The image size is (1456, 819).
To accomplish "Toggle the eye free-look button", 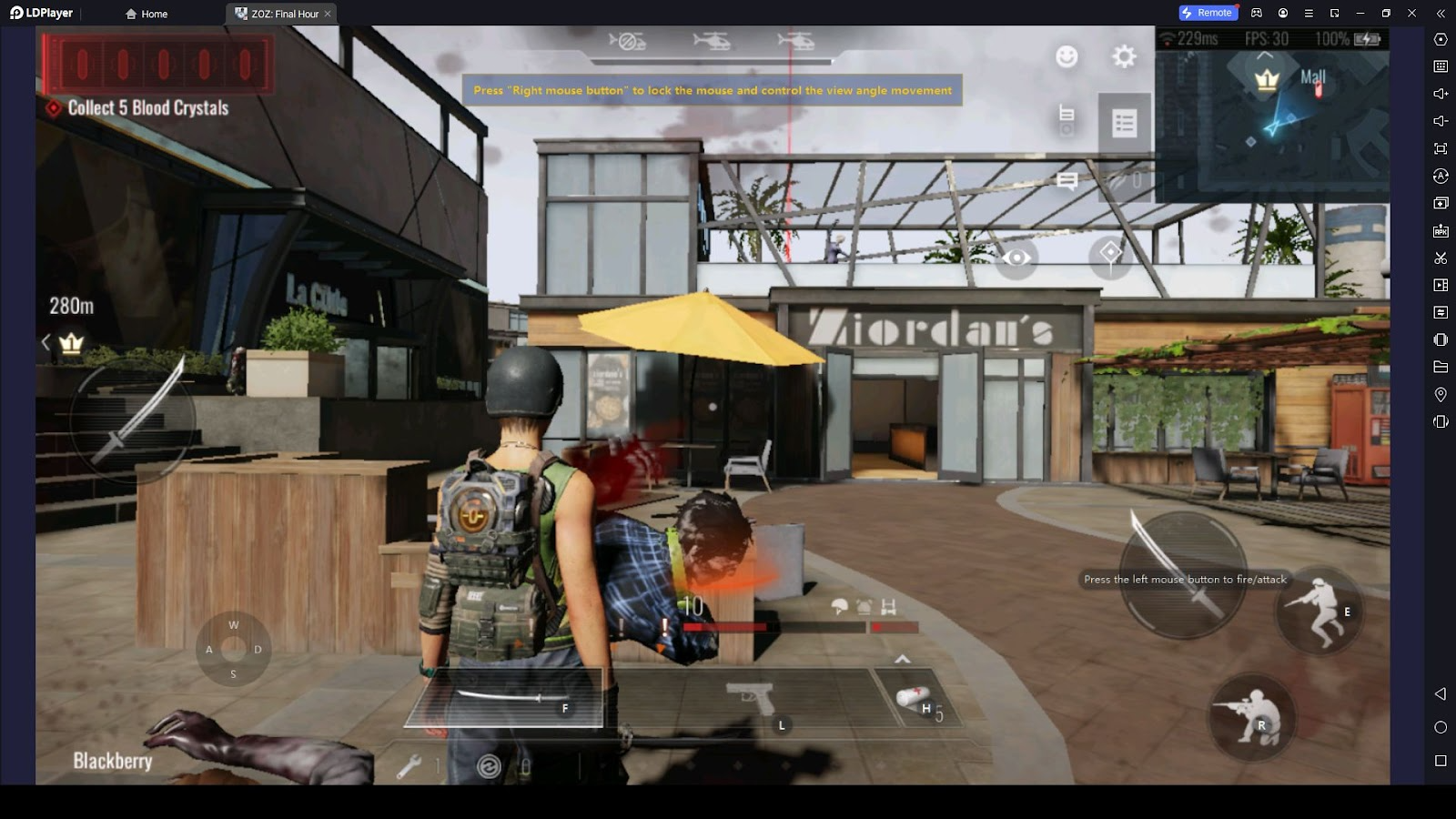I will (1016, 258).
